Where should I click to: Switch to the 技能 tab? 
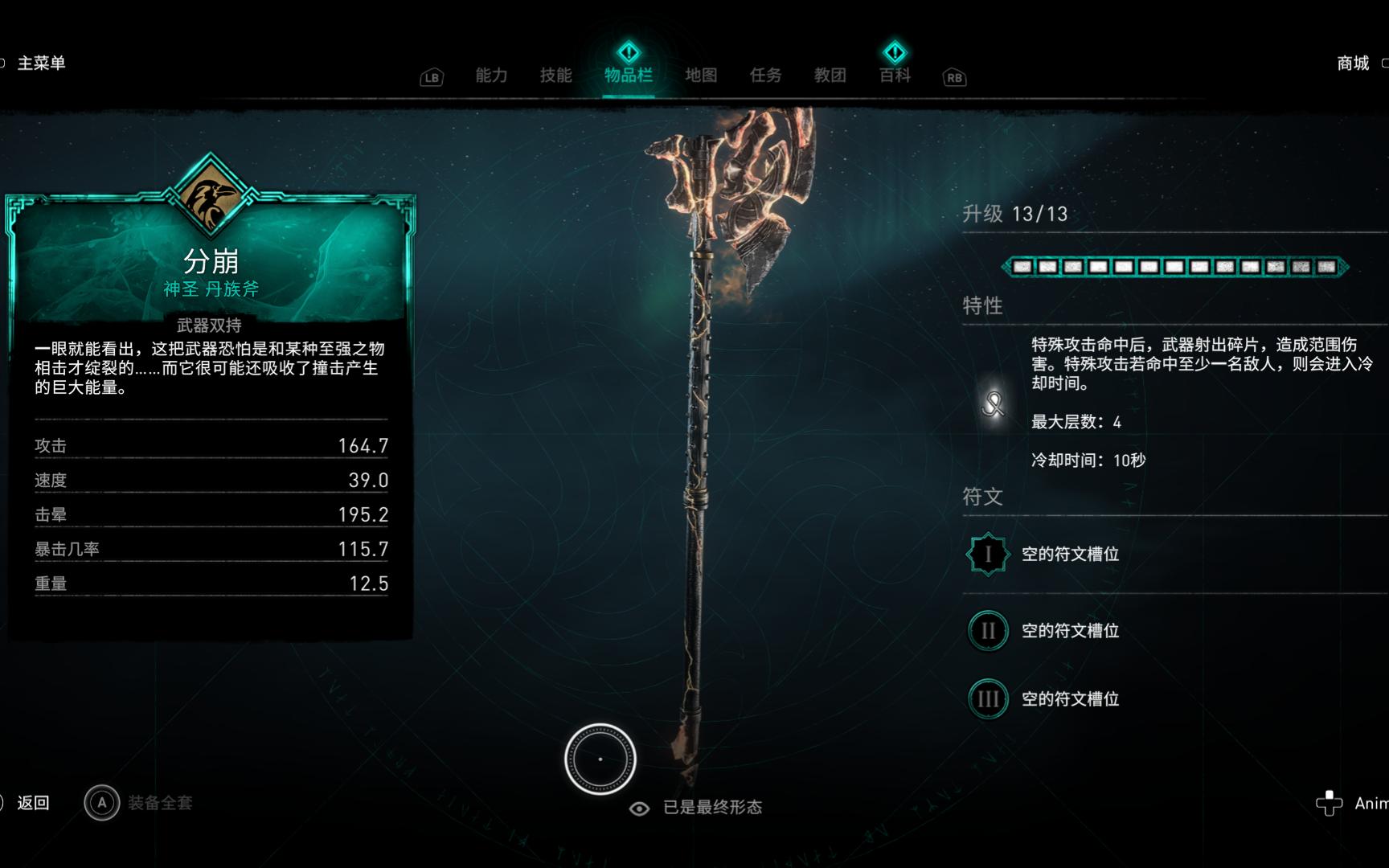[x=556, y=76]
